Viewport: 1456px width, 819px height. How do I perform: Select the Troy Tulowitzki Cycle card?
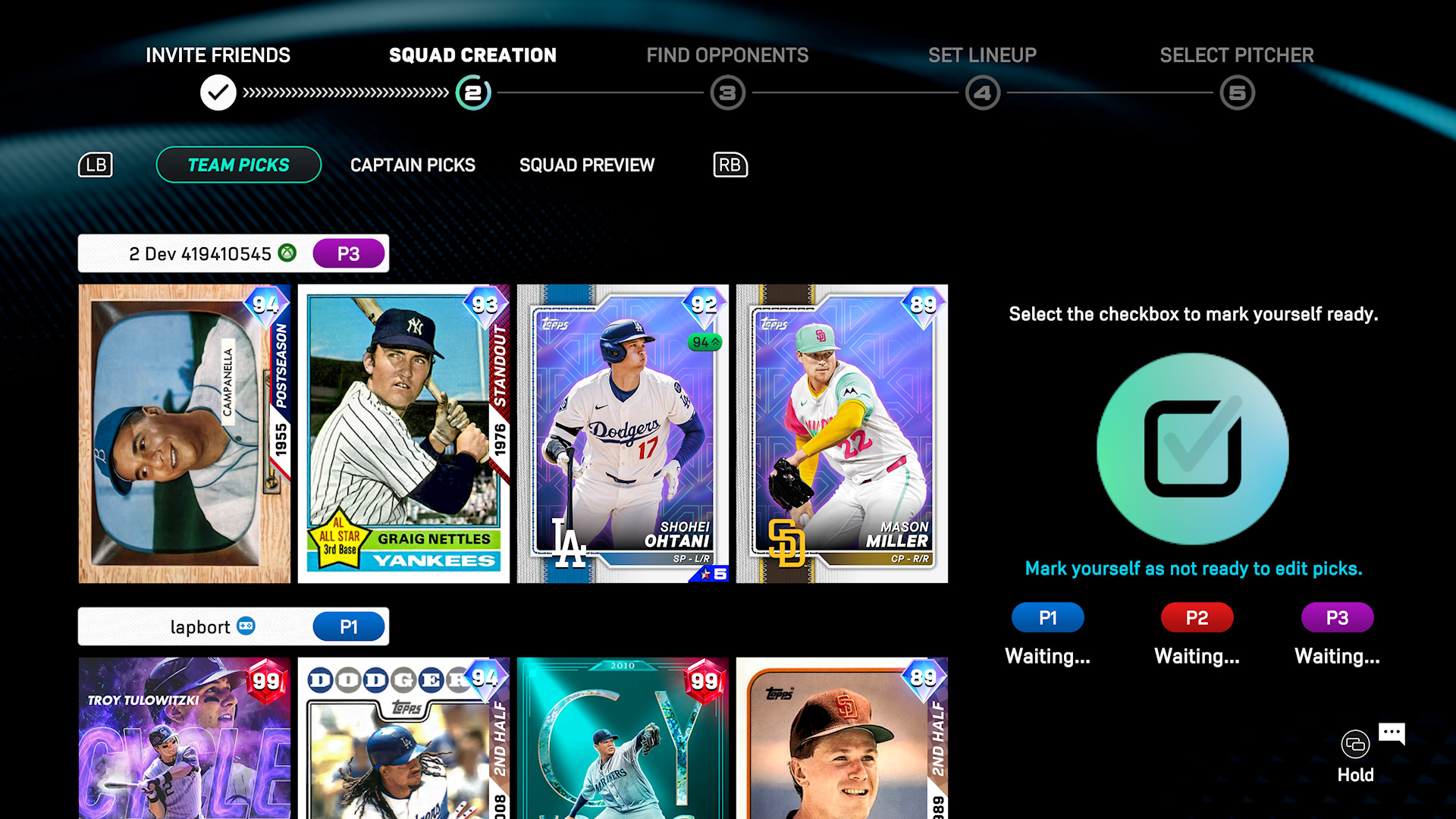click(x=184, y=738)
